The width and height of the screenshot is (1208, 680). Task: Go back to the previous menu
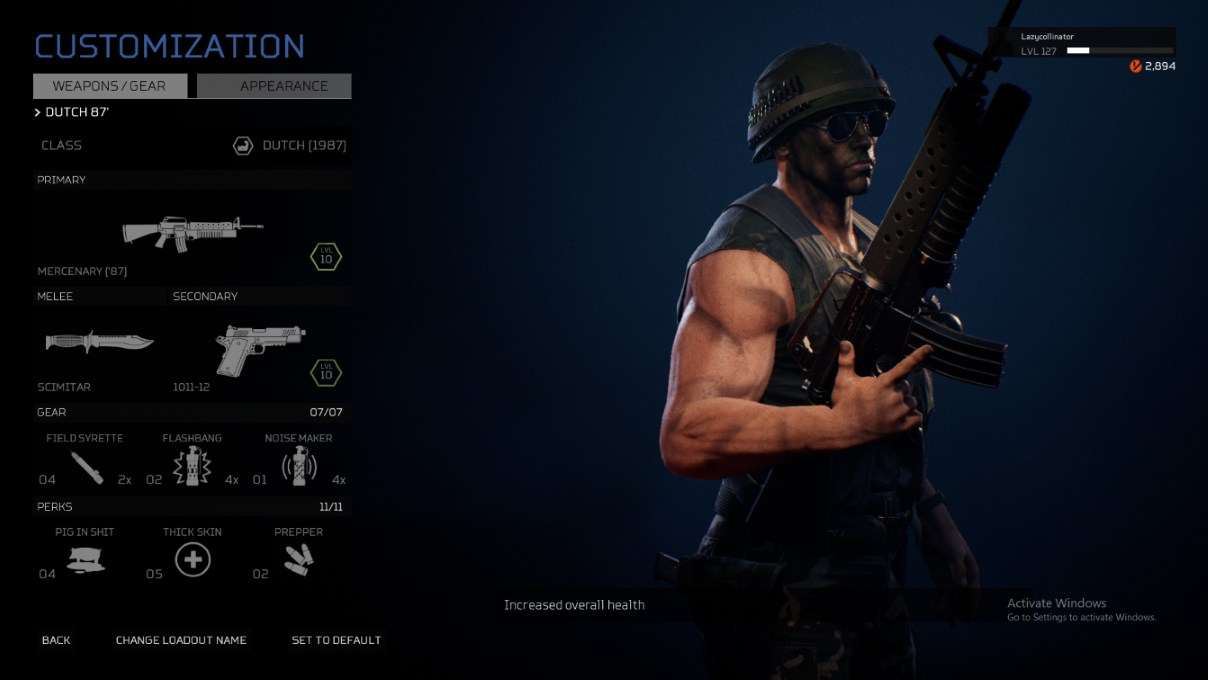(x=56, y=640)
